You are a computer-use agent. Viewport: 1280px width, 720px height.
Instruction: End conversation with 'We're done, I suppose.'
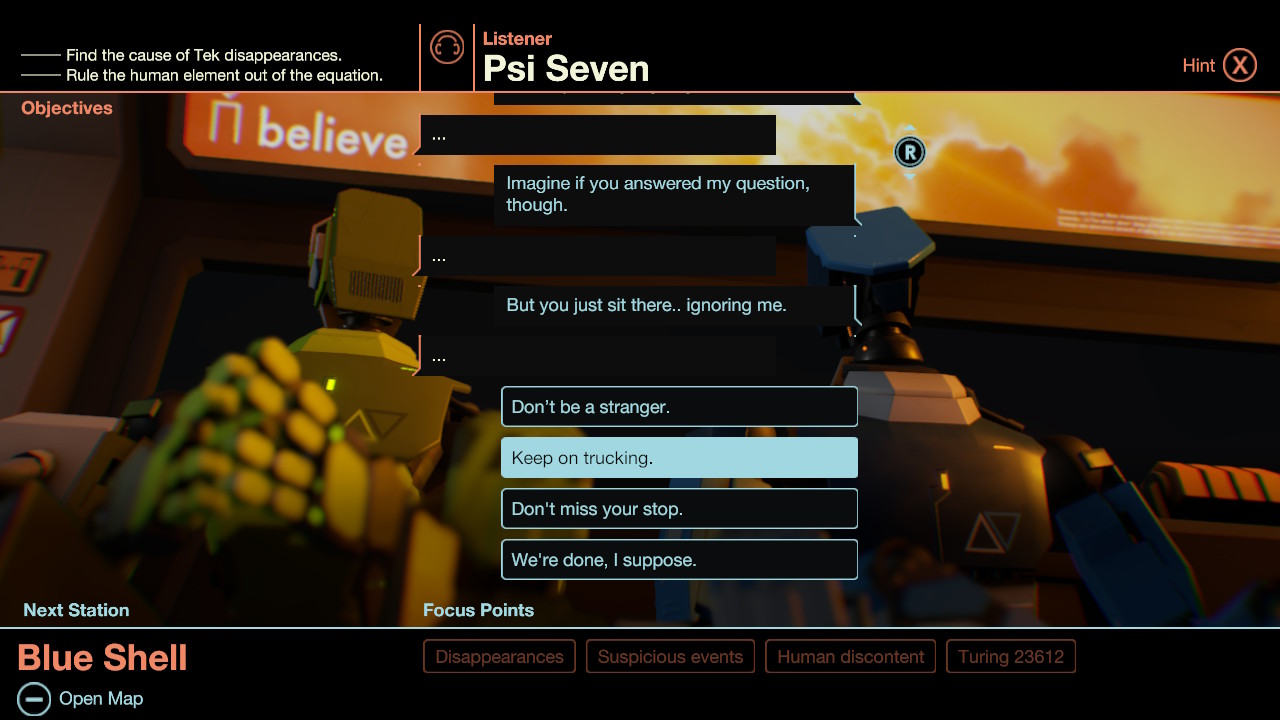679,559
